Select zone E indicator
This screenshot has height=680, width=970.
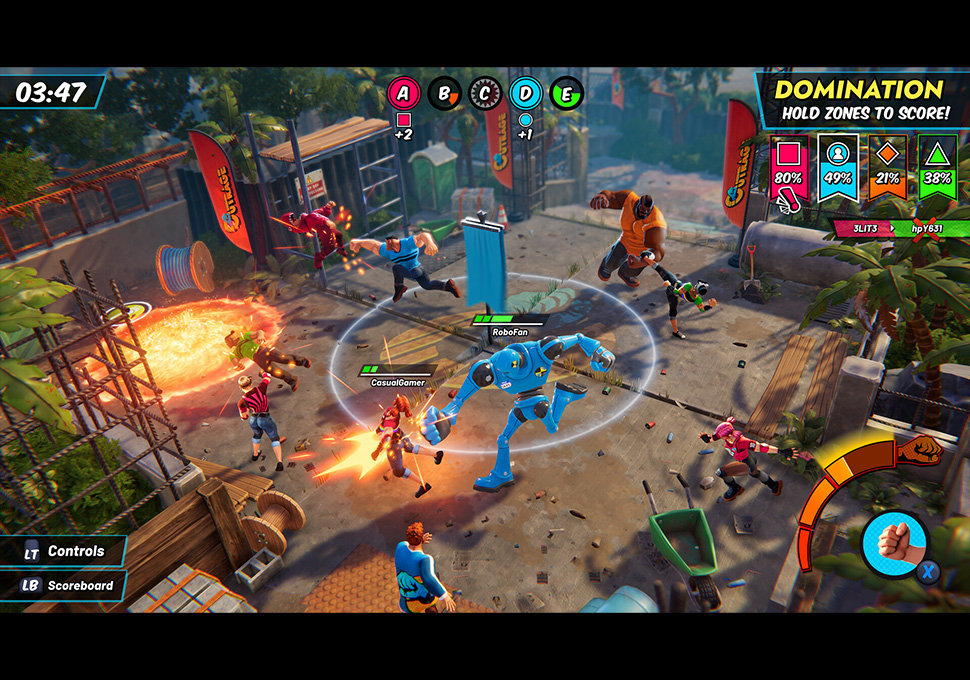click(567, 94)
